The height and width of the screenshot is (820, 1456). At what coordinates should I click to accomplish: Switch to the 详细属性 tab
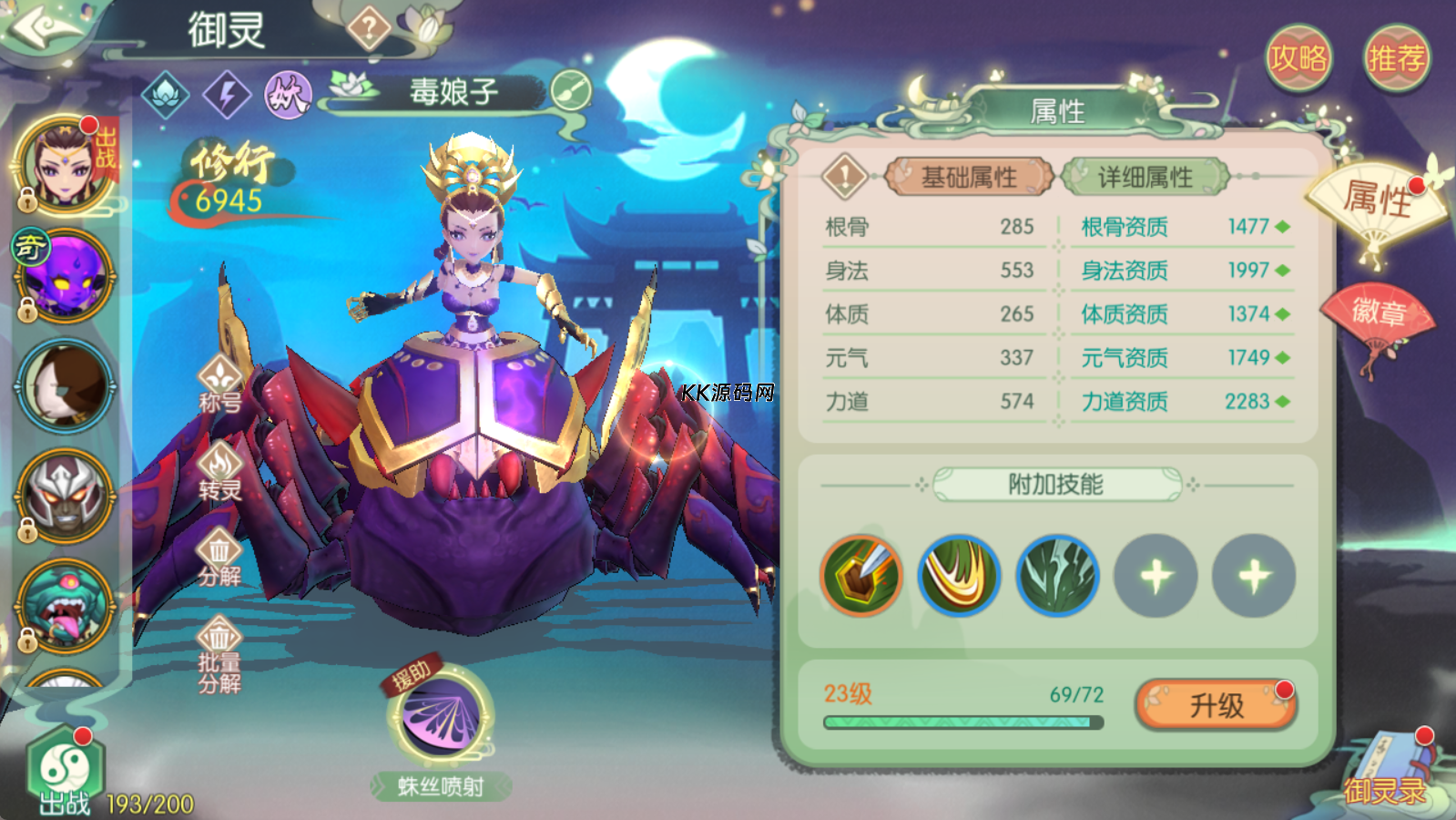pos(1145,177)
